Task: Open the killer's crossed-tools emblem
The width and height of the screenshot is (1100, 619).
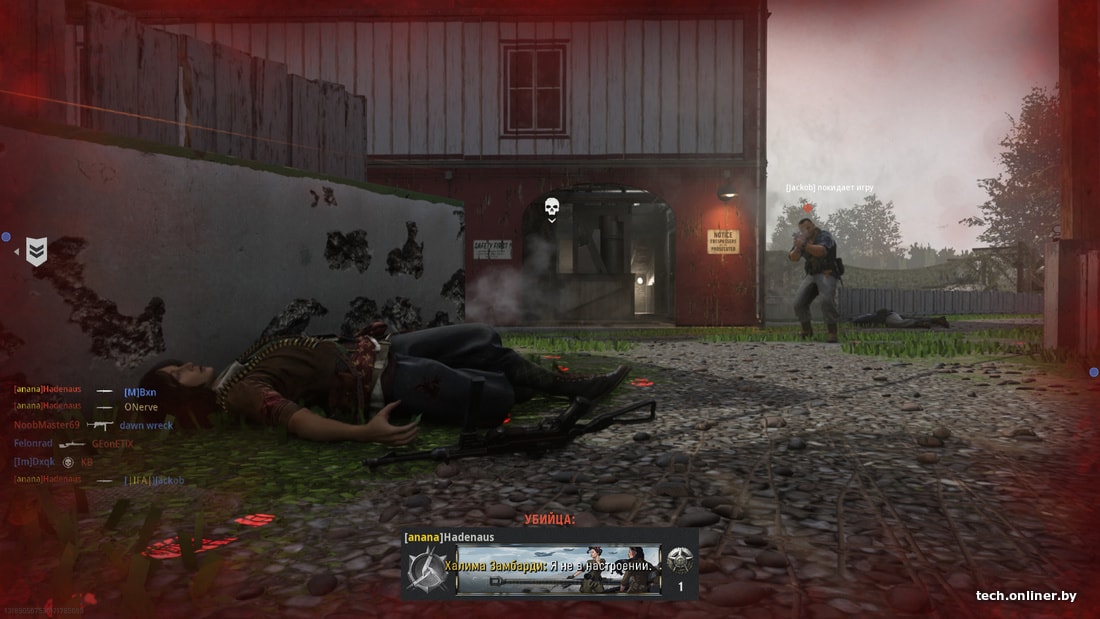Action: 424,570
